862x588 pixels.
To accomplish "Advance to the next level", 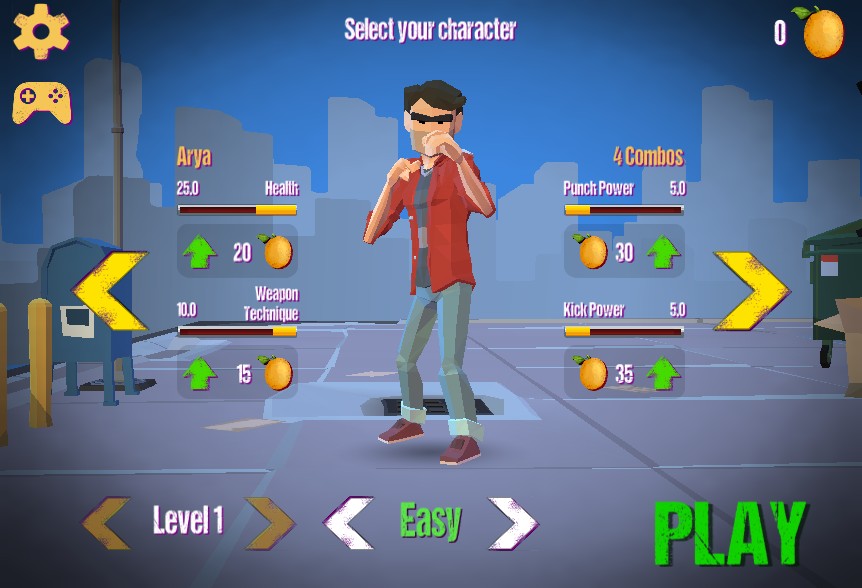I will (269, 522).
